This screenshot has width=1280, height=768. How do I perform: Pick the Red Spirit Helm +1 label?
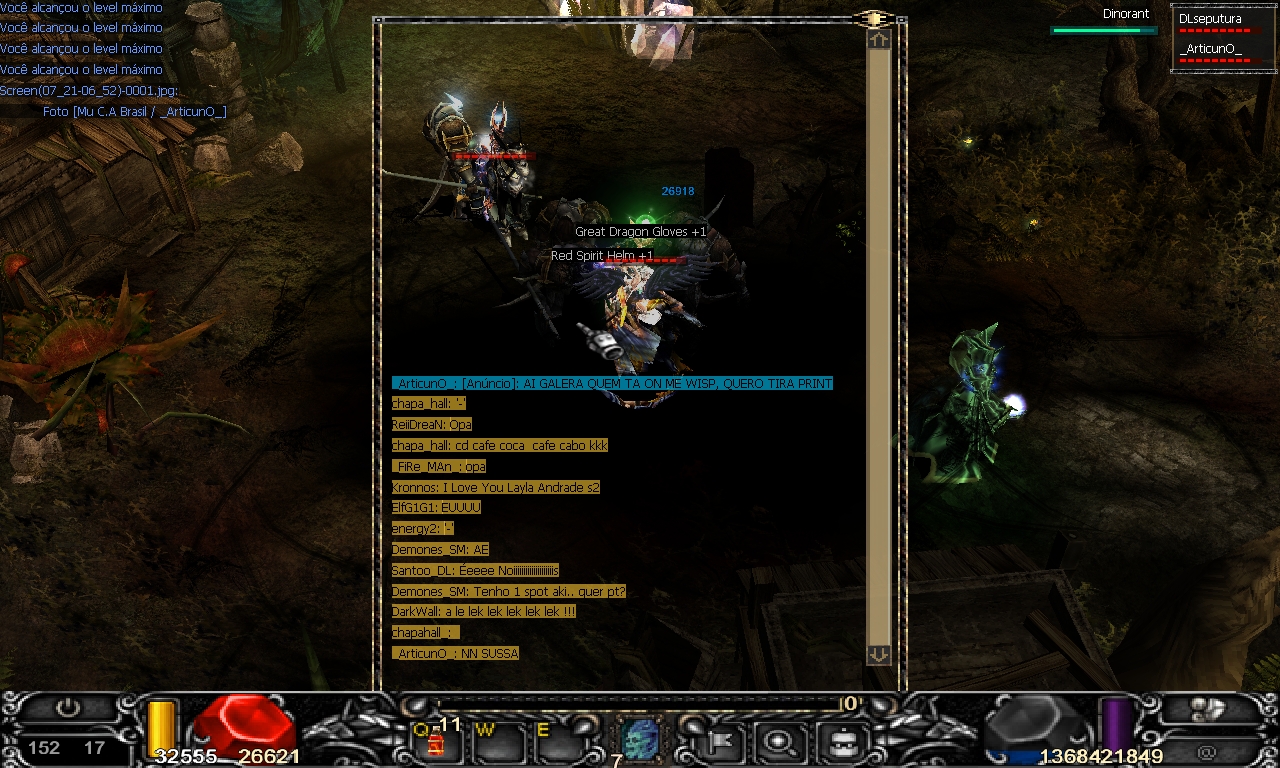pos(602,256)
